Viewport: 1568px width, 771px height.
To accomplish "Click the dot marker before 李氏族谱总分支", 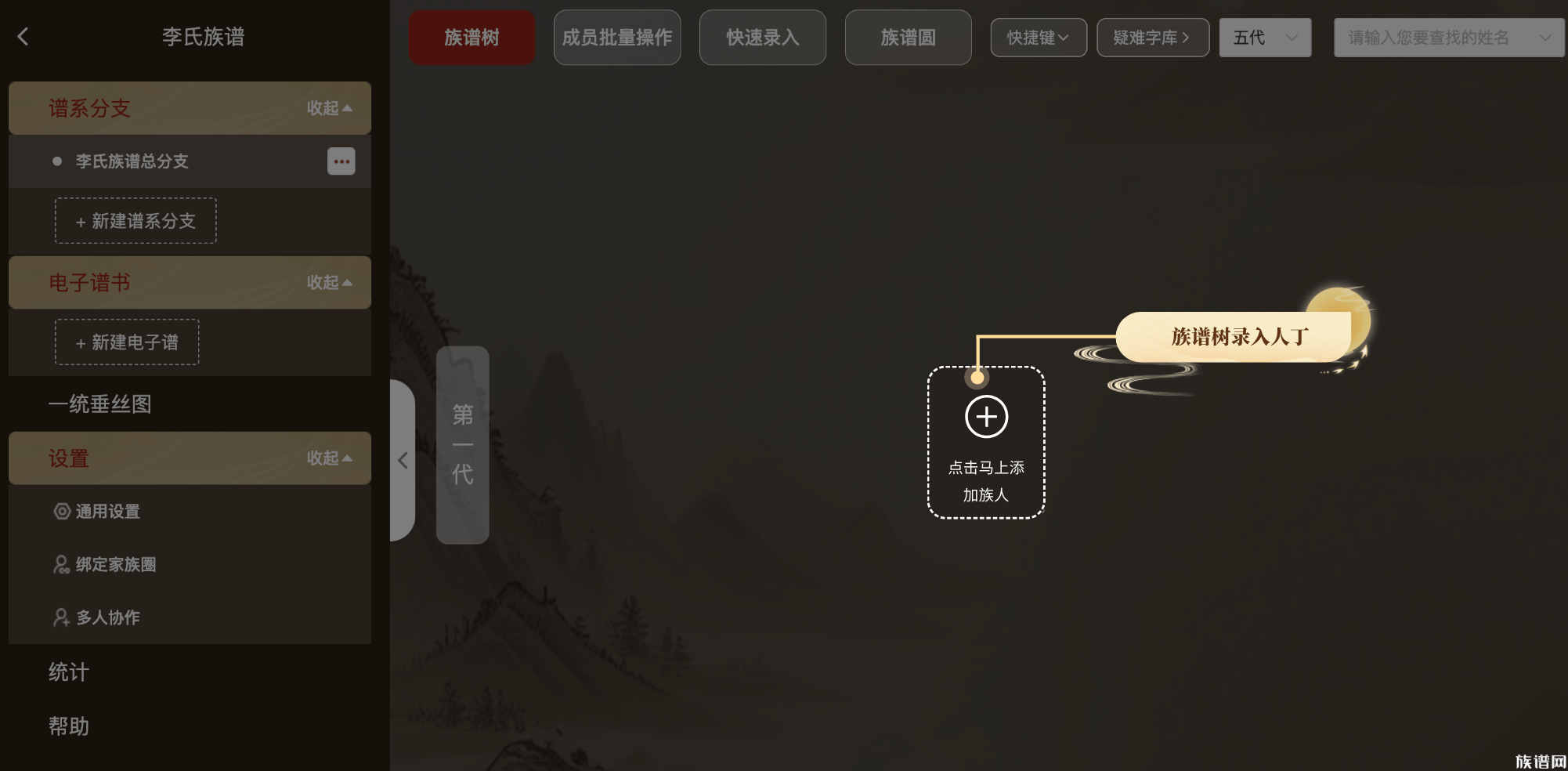I will (x=56, y=161).
